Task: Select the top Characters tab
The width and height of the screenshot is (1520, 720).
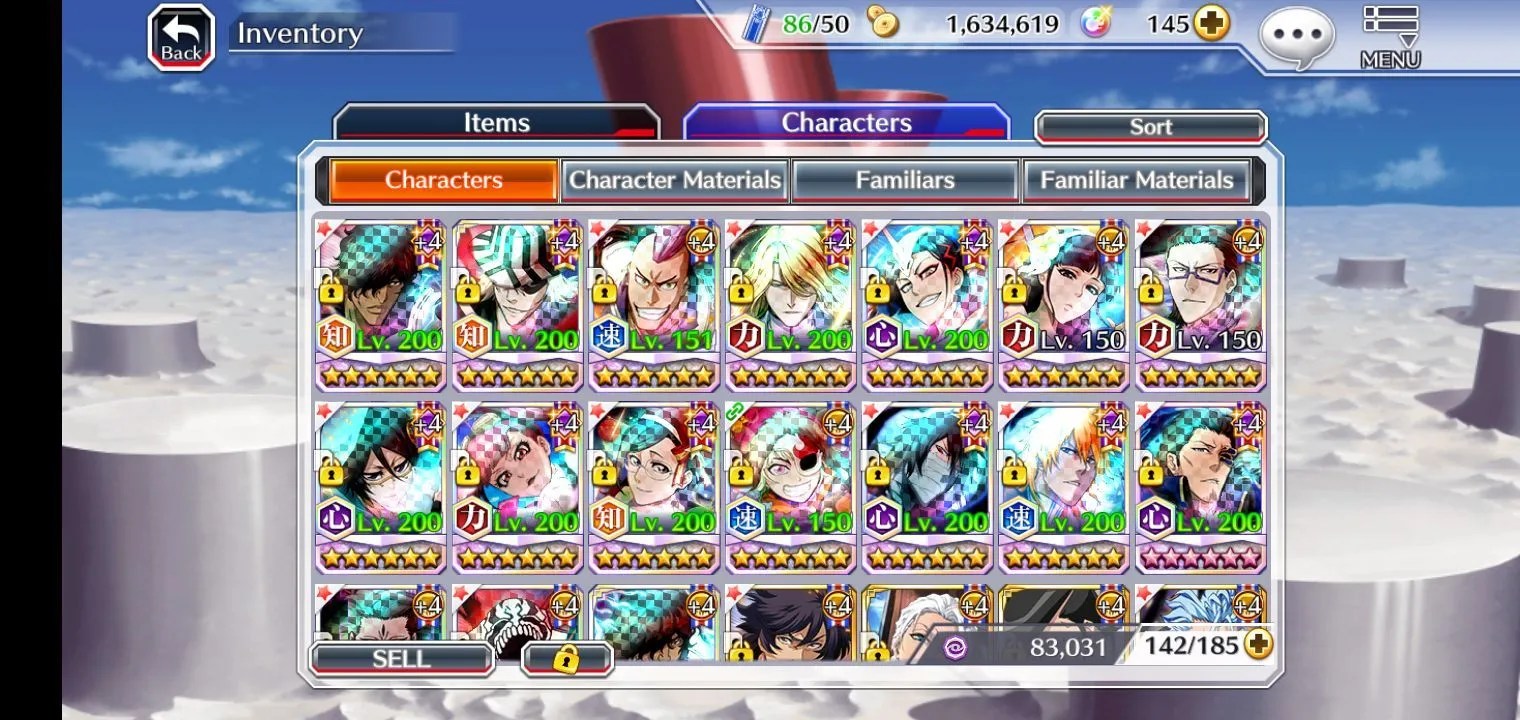Action: click(x=846, y=123)
